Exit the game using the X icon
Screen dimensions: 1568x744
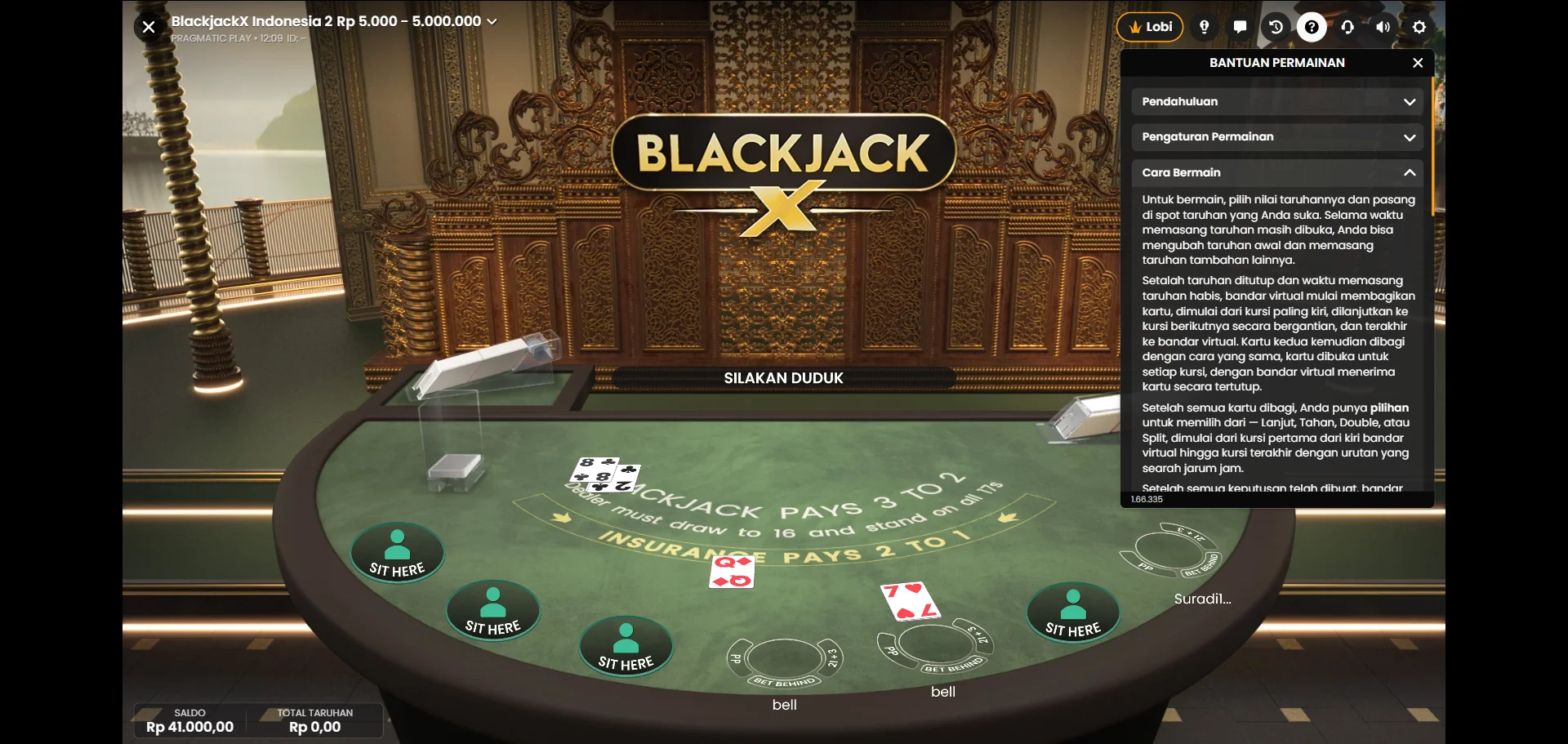pyautogui.click(x=148, y=26)
